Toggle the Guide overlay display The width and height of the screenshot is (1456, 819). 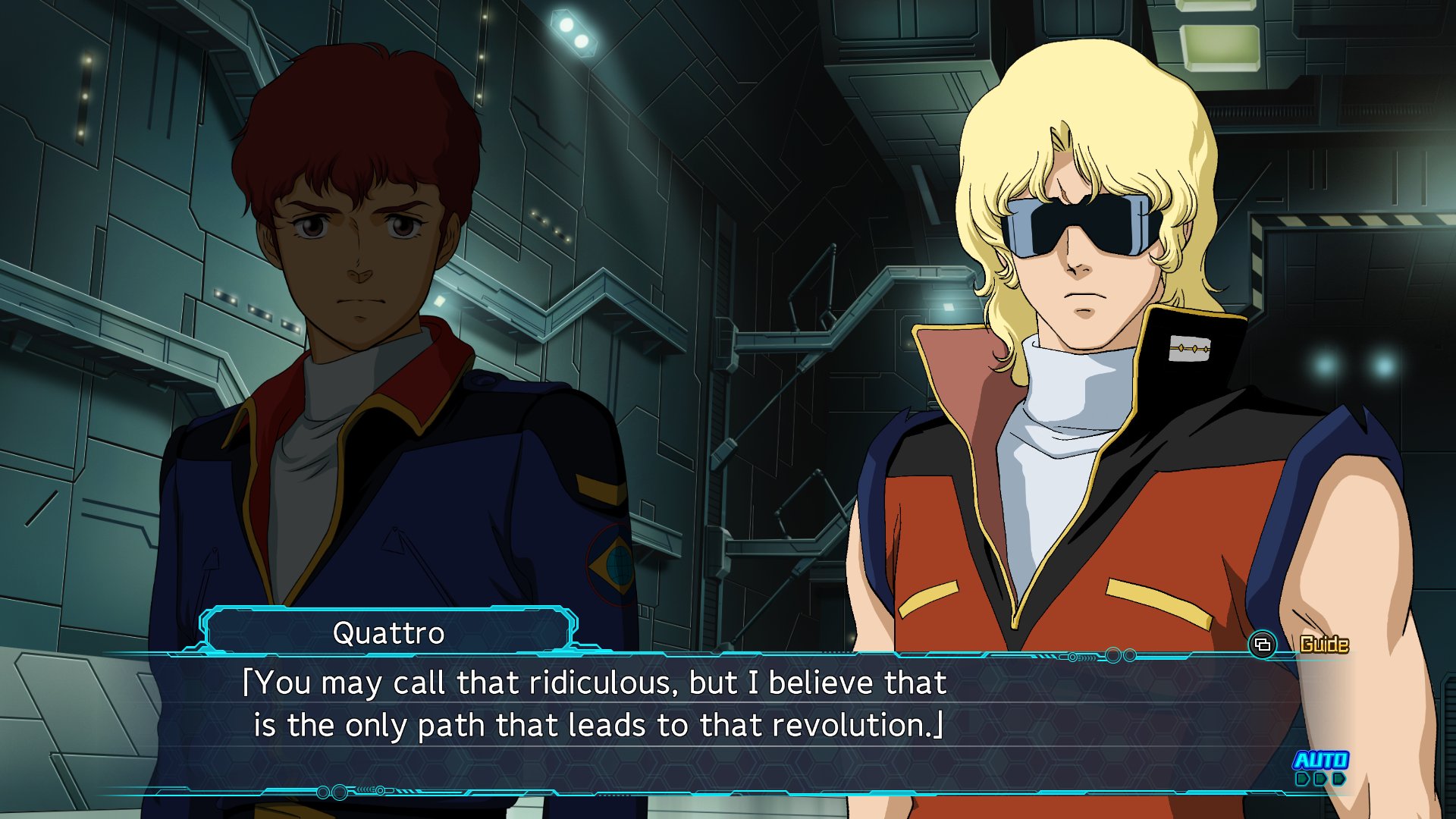1325,643
